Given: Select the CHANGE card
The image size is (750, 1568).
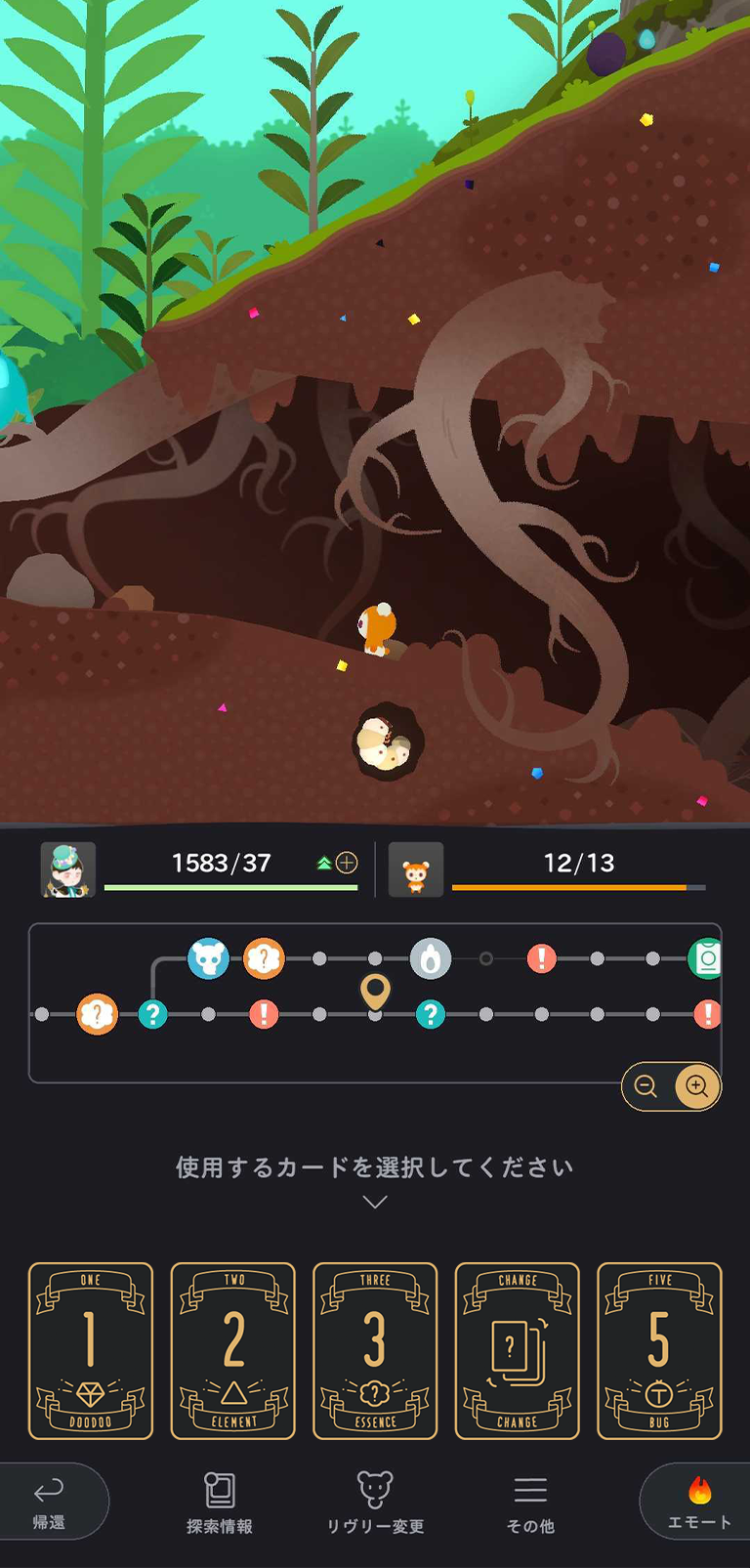Looking at the screenshot, I should tap(517, 1350).
